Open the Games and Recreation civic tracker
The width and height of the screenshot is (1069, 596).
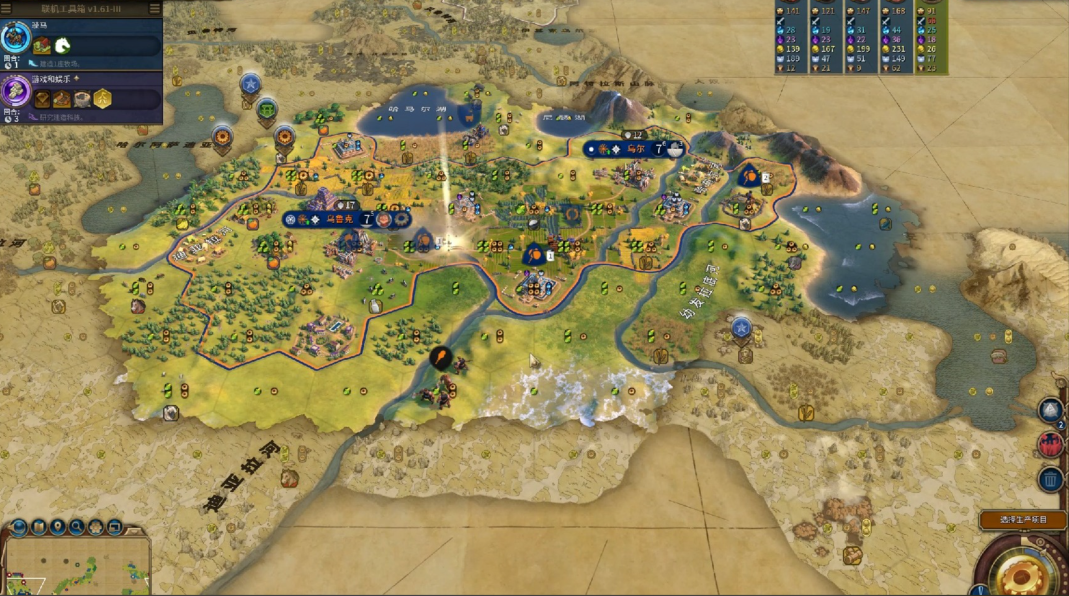16,92
